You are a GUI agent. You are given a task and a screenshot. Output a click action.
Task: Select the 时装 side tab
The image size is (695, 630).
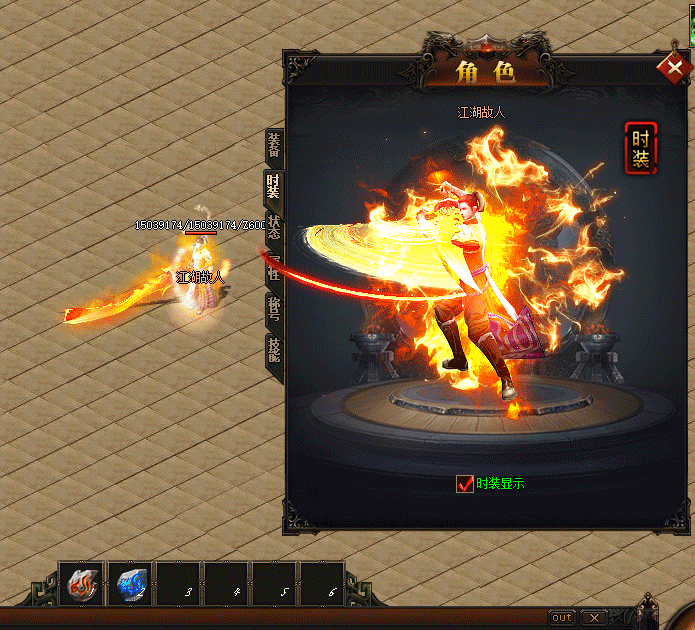point(273,187)
